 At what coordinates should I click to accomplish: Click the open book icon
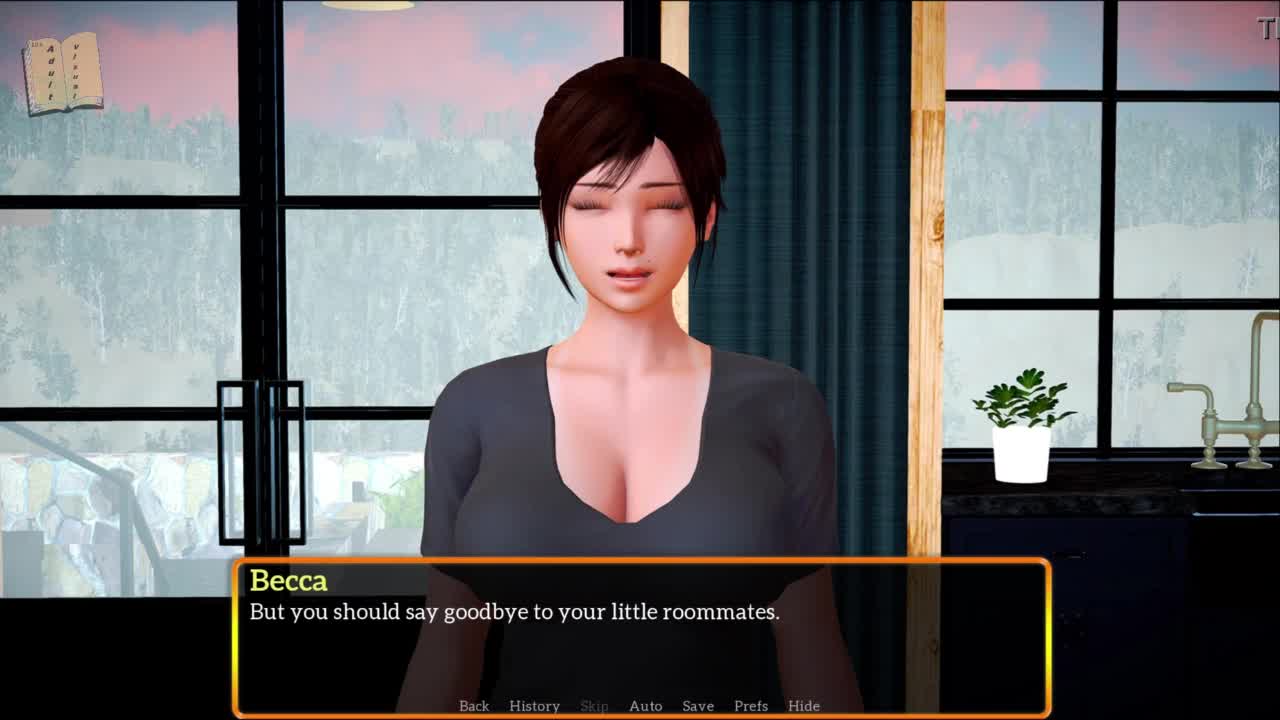(x=63, y=73)
